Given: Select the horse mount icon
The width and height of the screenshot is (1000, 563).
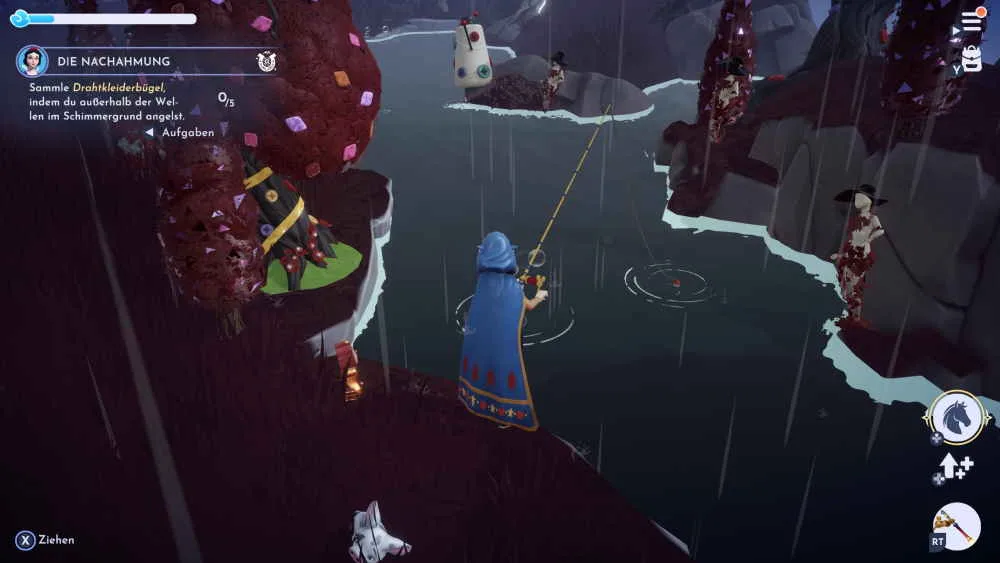Looking at the screenshot, I should pos(956,418).
